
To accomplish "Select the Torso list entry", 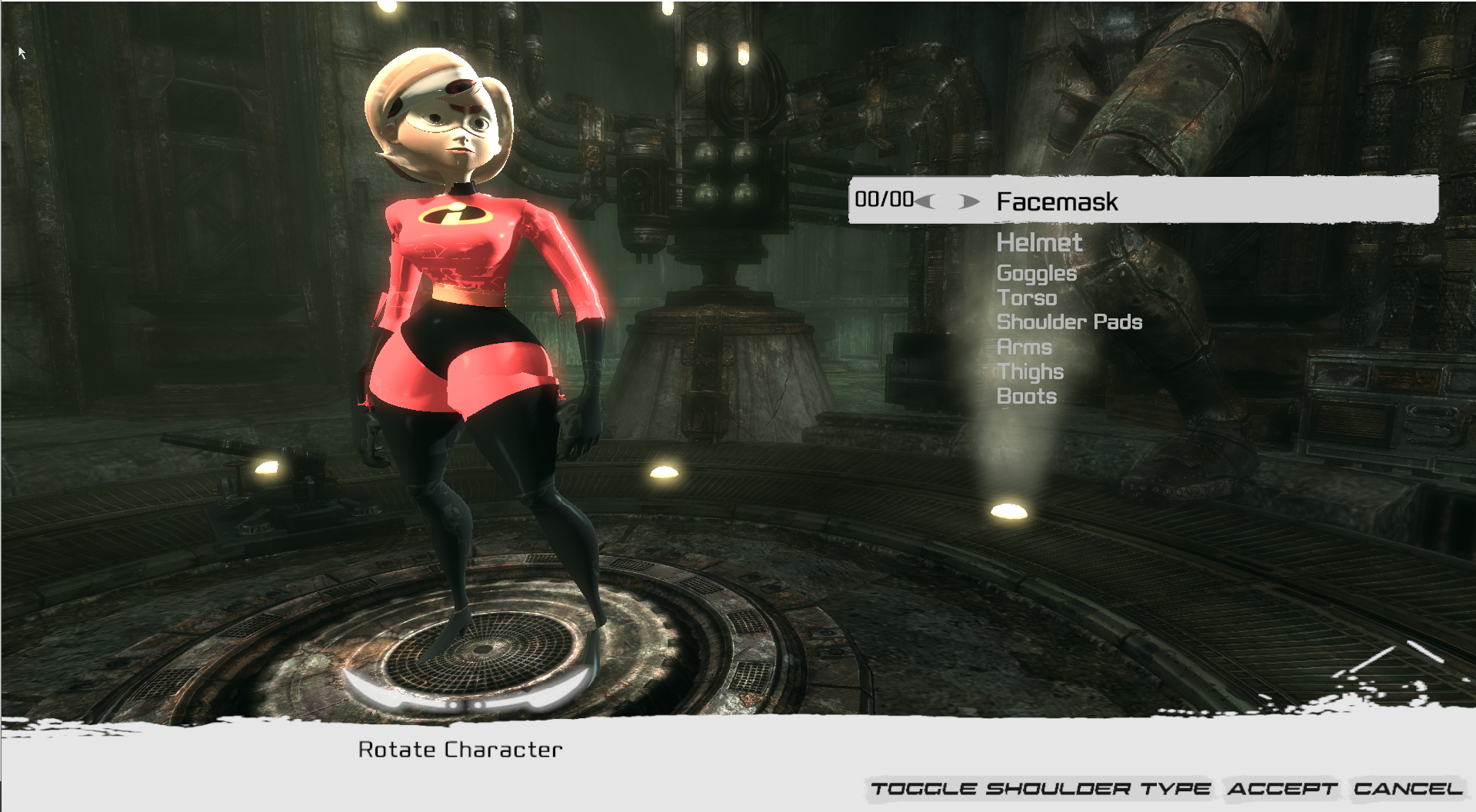I will click(1026, 298).
